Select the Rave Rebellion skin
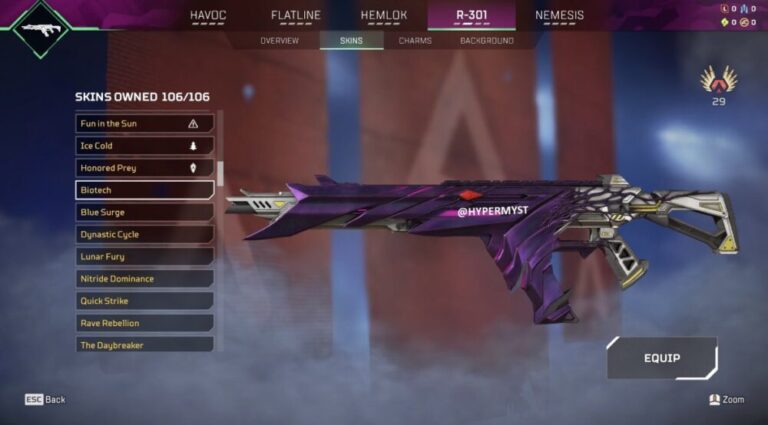768x425 pixels. 145,323
